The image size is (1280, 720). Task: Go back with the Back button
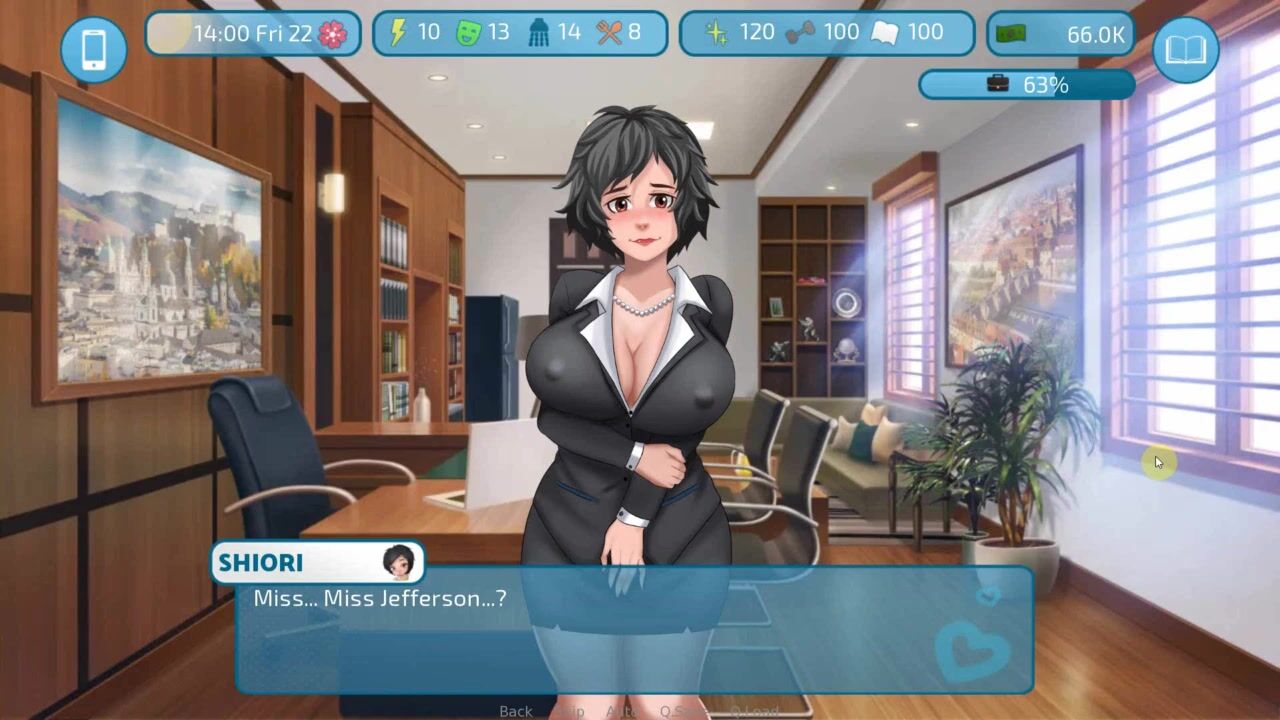(x=516, y=711)
